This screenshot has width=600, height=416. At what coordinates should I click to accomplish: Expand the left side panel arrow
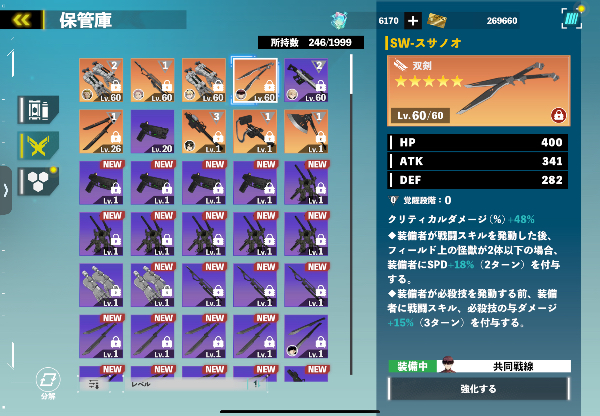[5, 189]
